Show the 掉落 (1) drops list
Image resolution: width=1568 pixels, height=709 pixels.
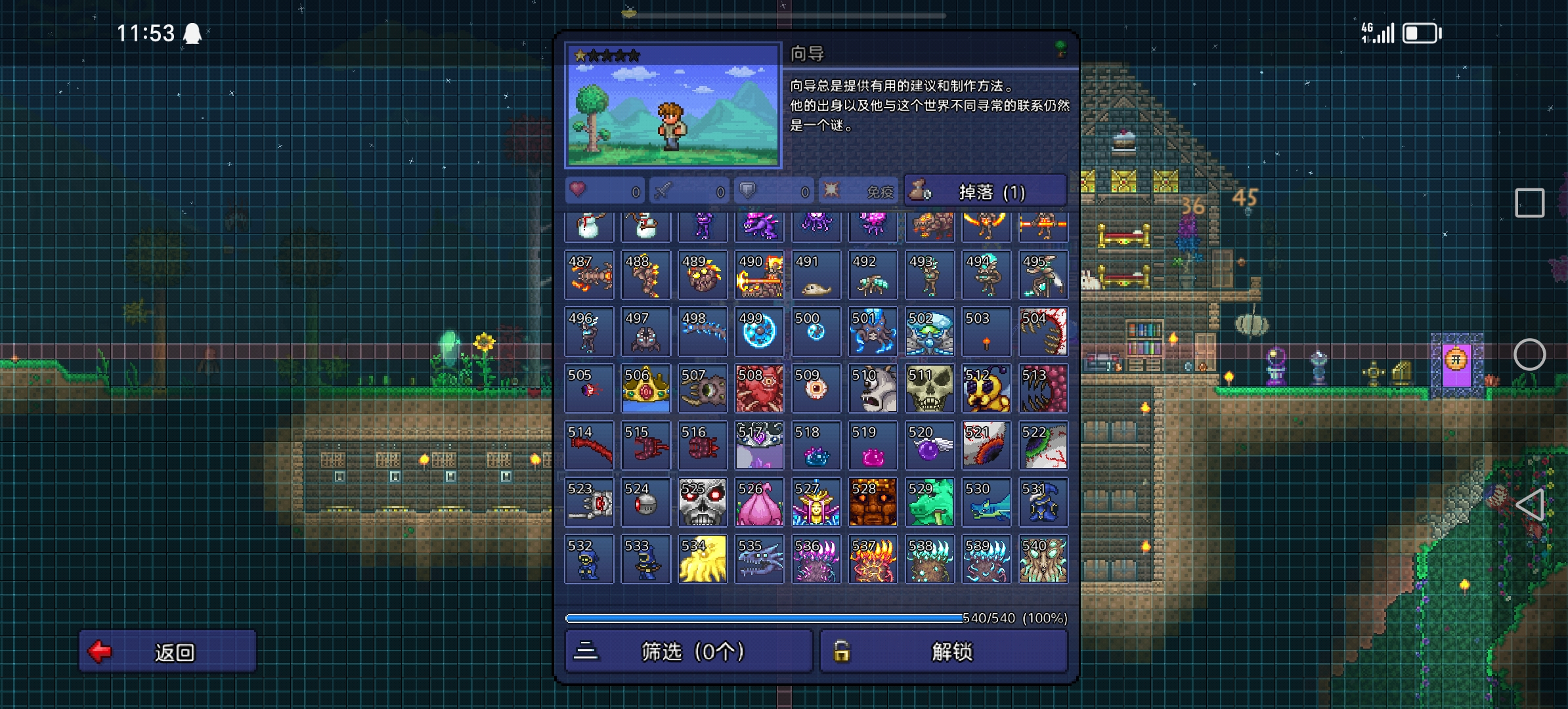(985, 192)
